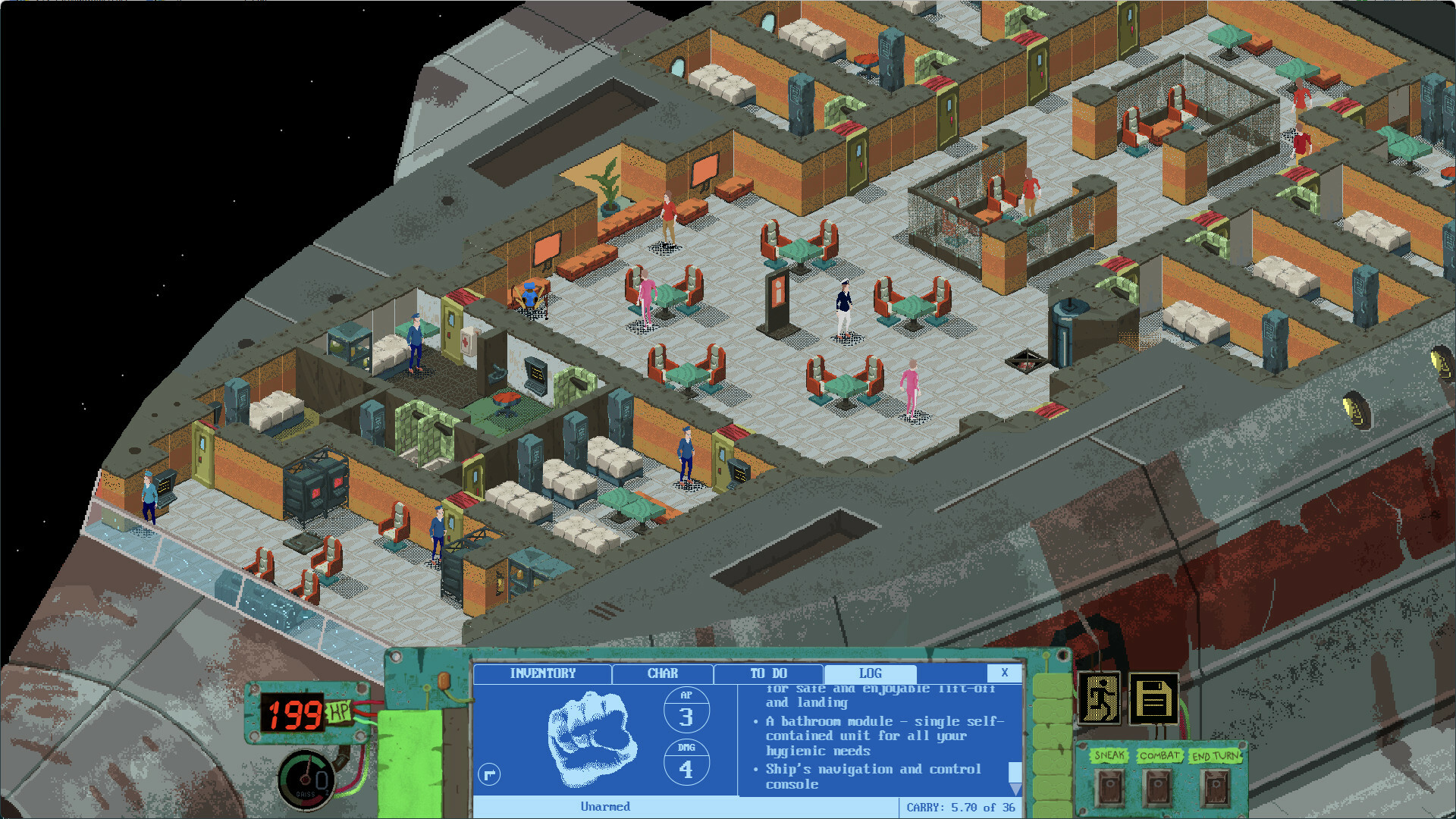Viewport: 1456px width, 819px height.
Task: Click the CARRY weight readout
Action: tap(961, 807)
